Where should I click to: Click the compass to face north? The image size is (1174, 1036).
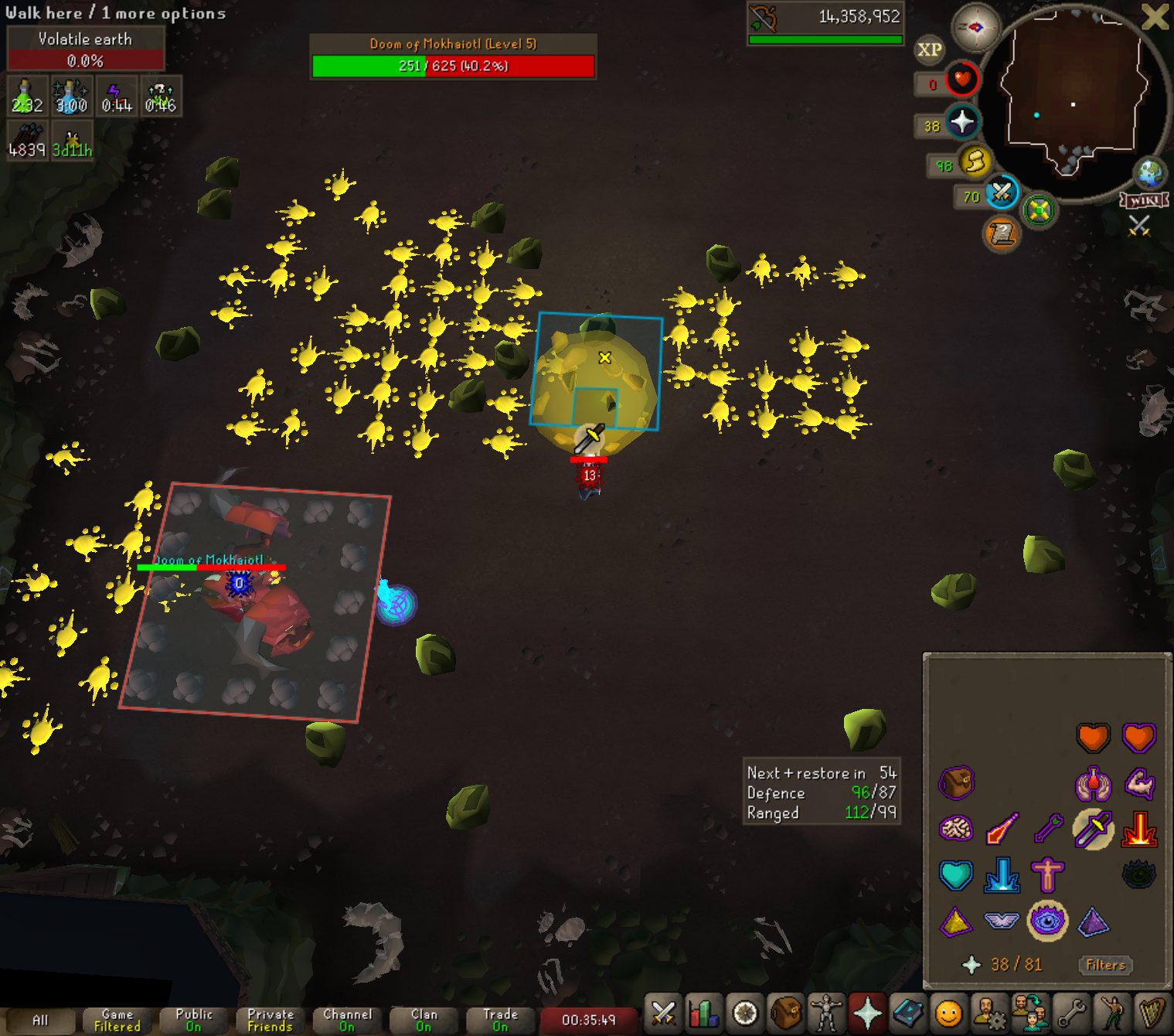(x=975, y=28)
